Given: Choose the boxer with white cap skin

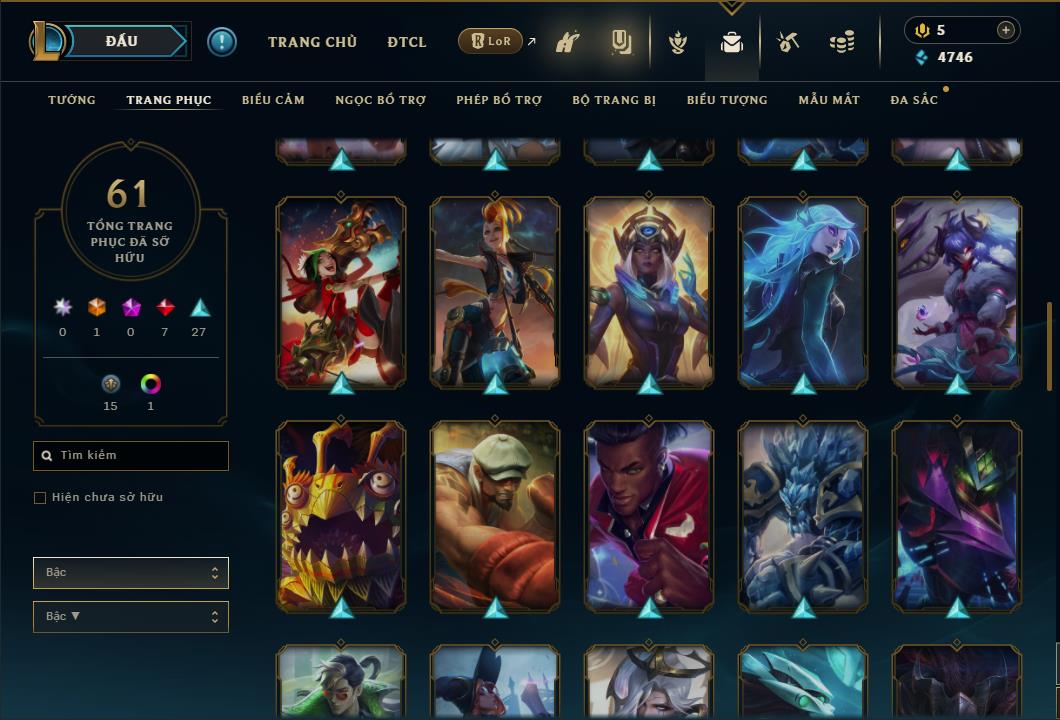Looking at the screenshot, I should tap(495, 515).
